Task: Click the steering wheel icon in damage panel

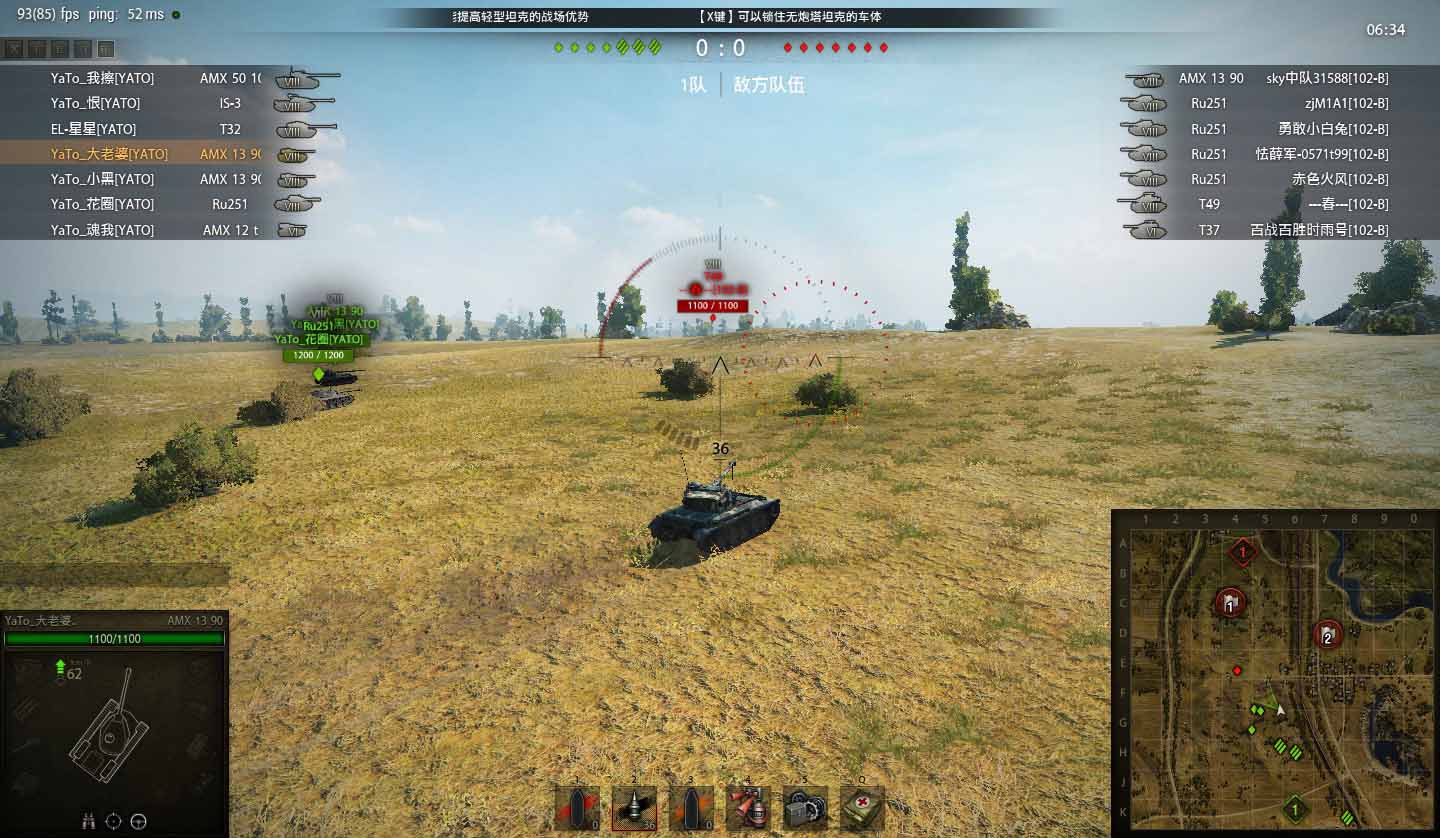Action: tap(139, 821)
